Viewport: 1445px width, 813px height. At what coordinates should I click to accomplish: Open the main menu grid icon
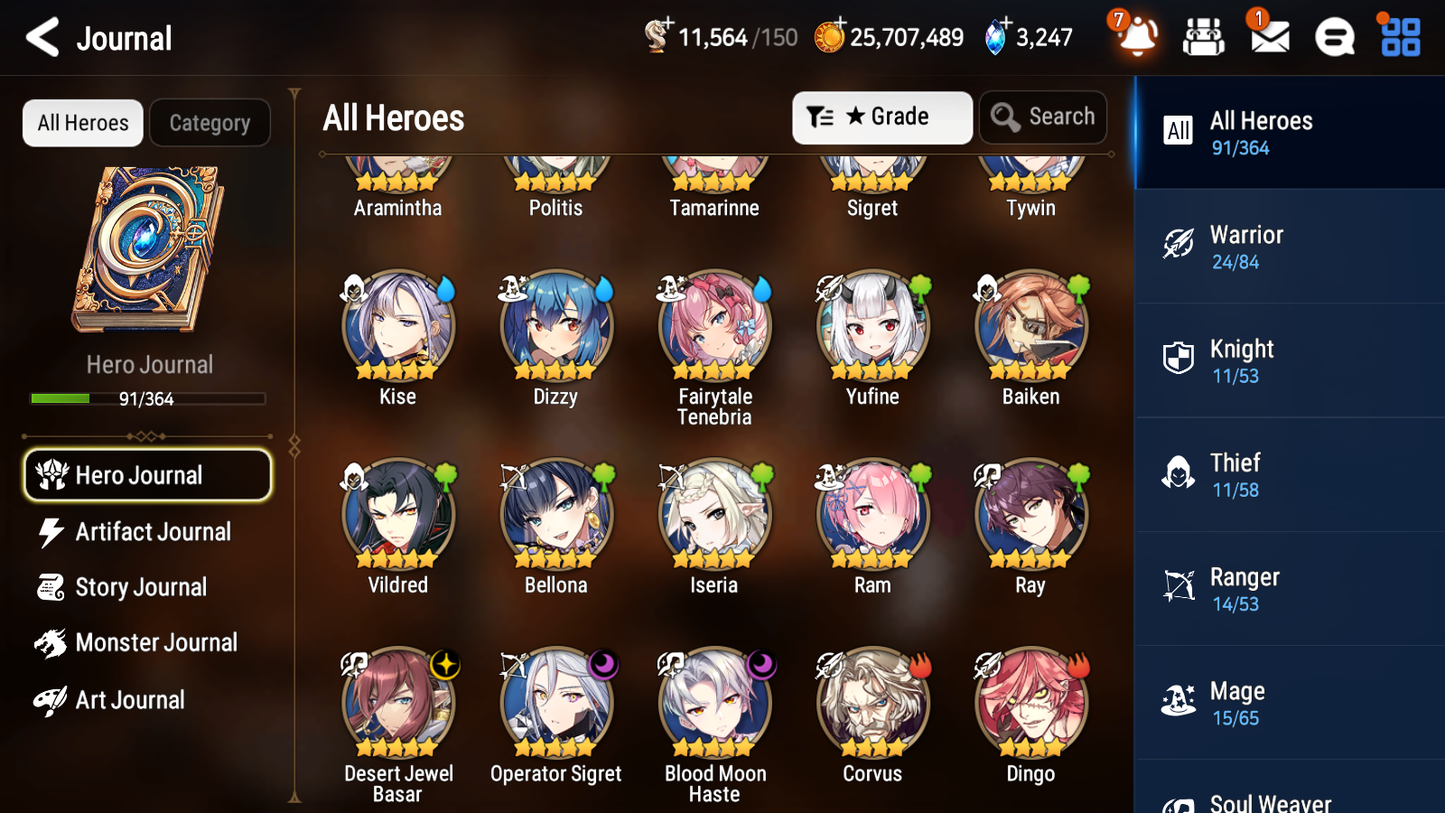1398,37
